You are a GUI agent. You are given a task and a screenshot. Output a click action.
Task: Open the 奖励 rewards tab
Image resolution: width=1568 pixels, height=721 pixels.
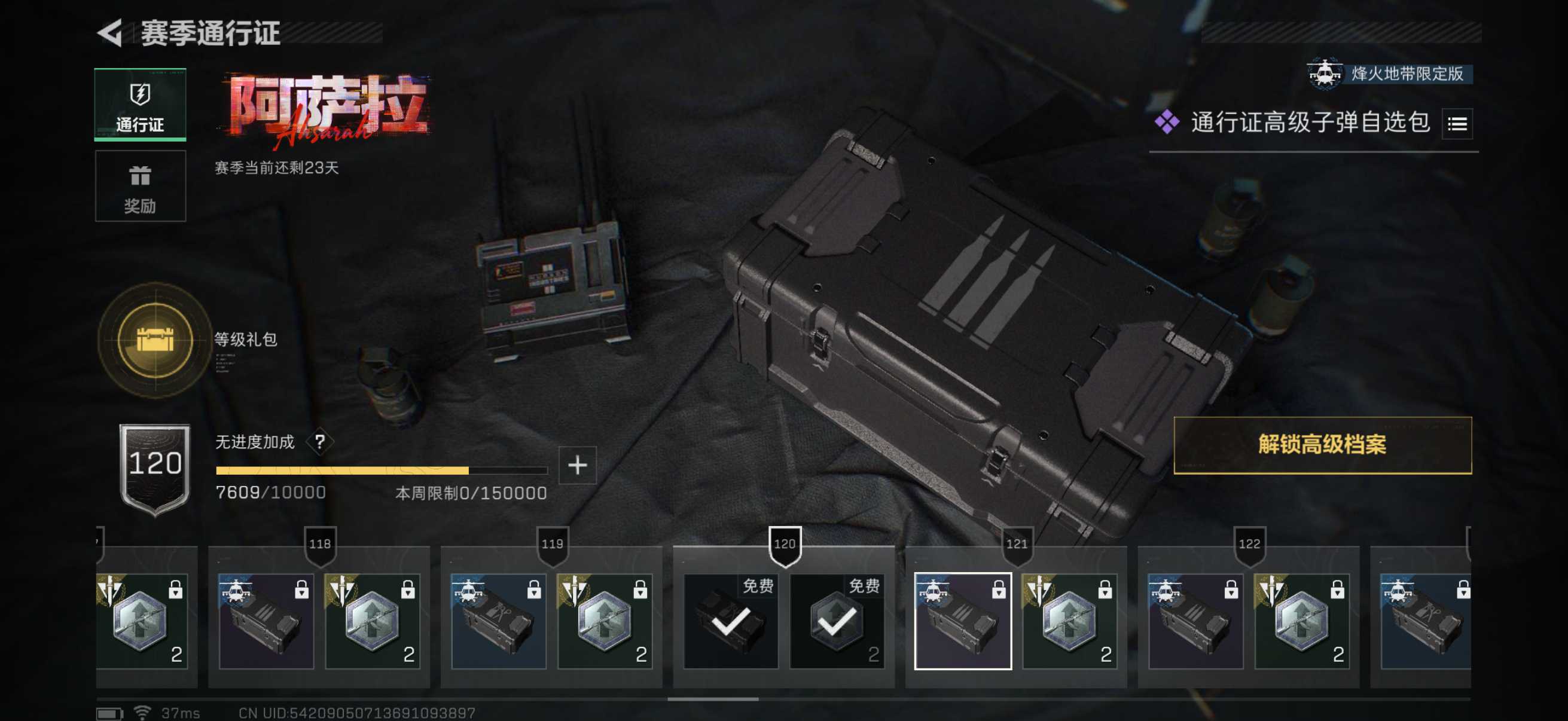pos(140,186)
